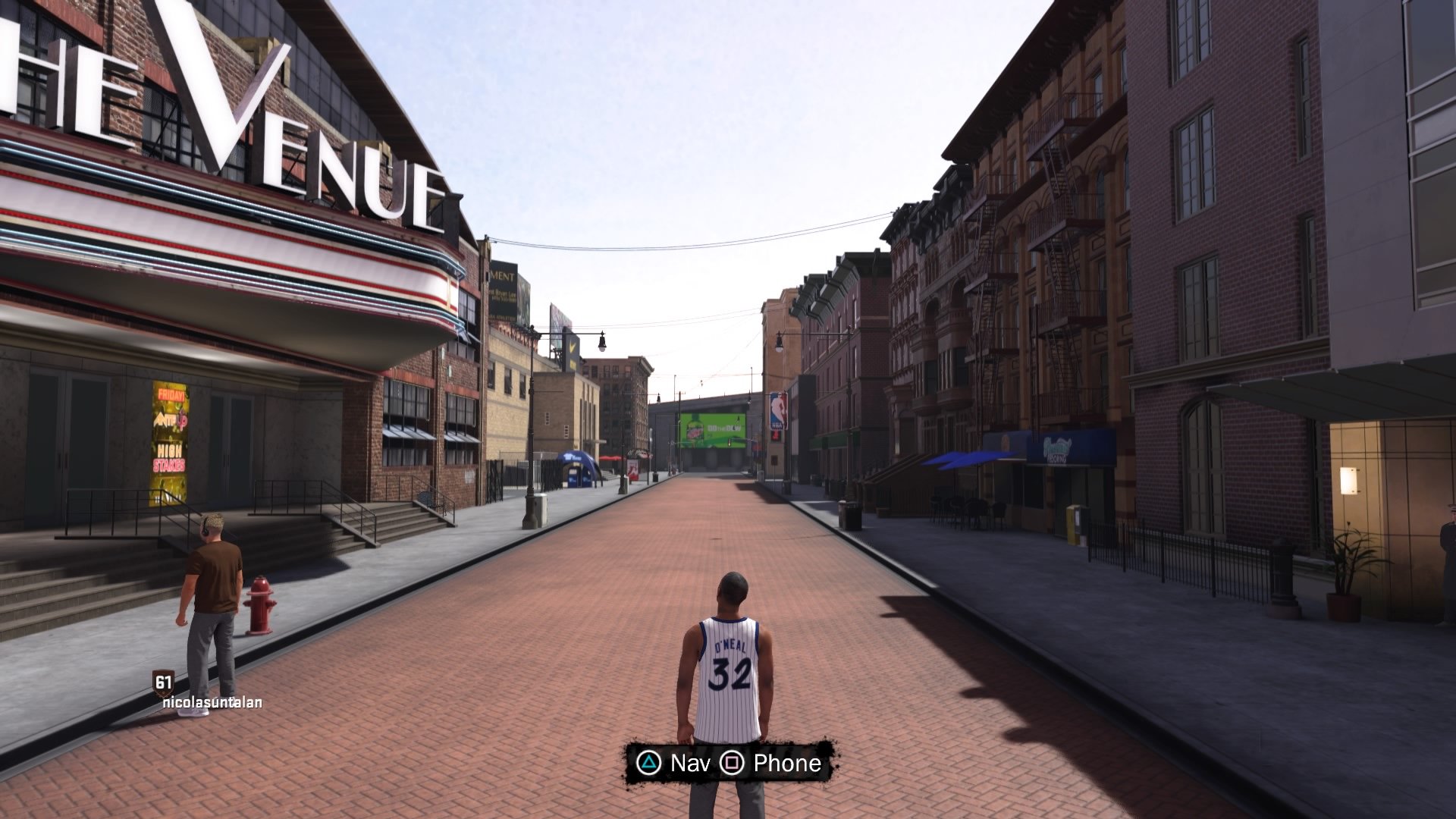Viewport: 1456px width, 819px height.
Task: Click the DO the DEW billboard text
Action: point(723,428)
